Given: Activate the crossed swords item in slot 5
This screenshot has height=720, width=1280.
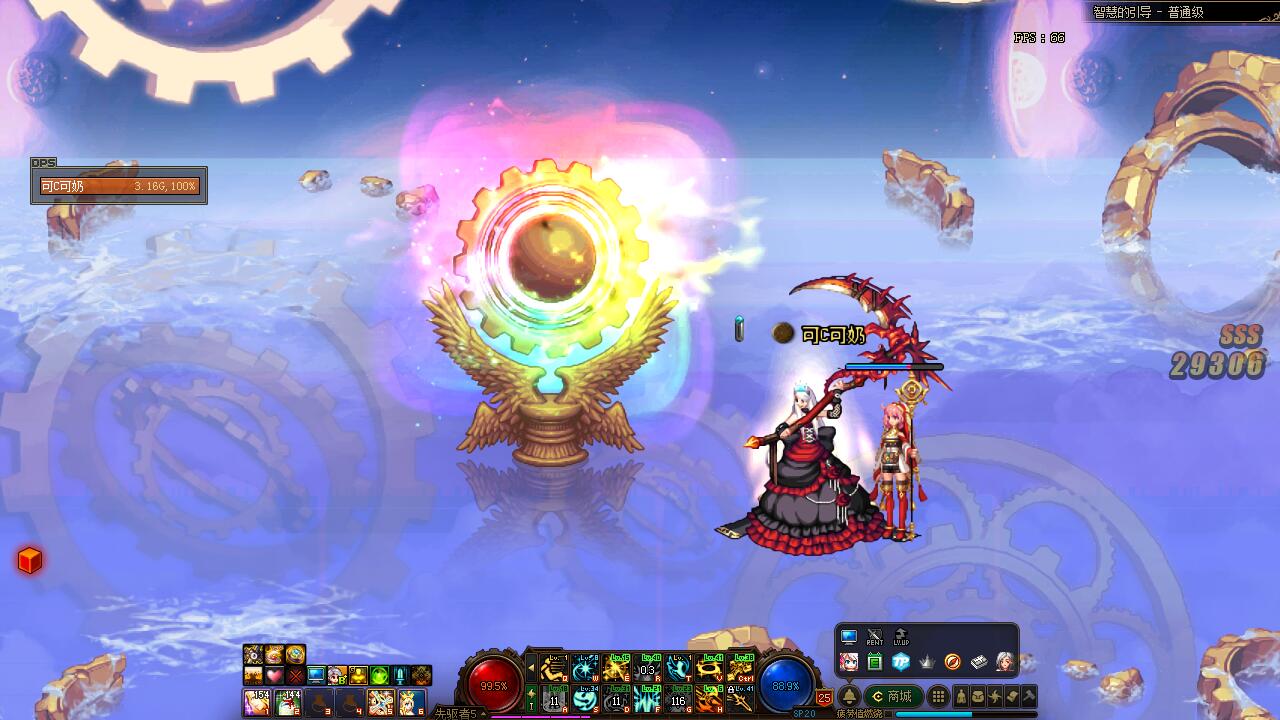Looking at the screenshot, I should click(380, 702).
